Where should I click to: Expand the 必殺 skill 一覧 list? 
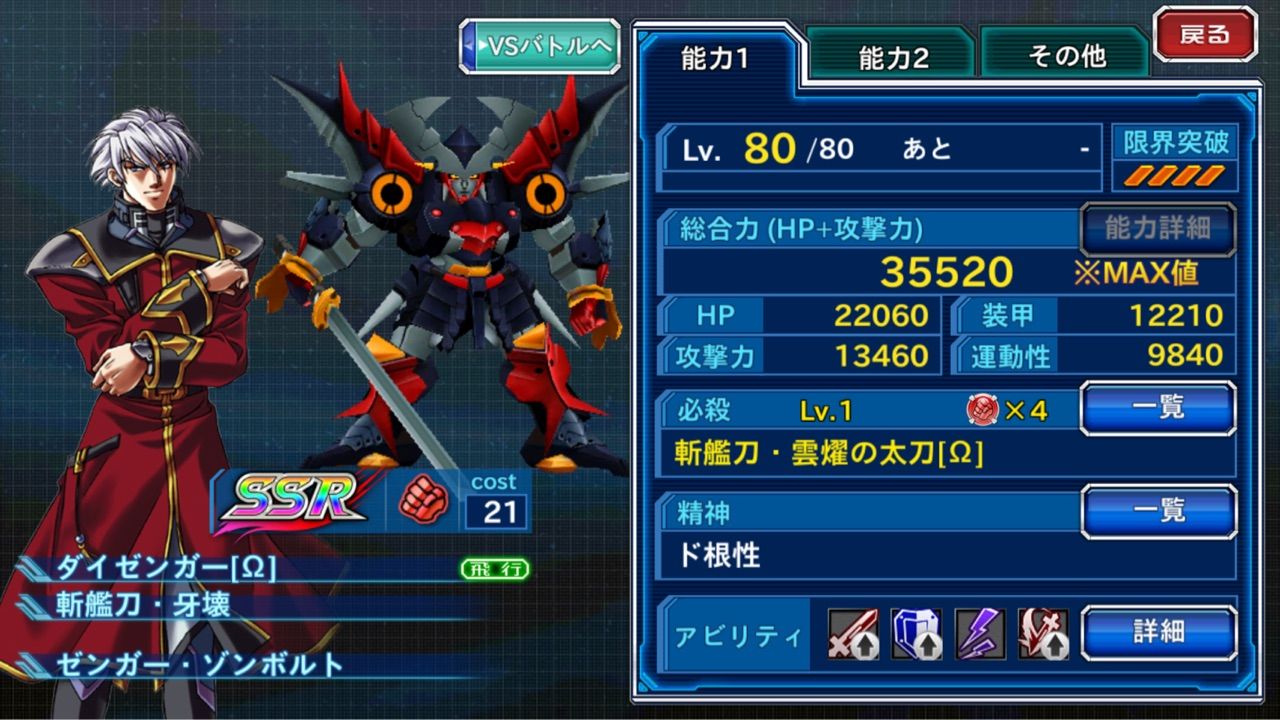tap(1157, 408)
